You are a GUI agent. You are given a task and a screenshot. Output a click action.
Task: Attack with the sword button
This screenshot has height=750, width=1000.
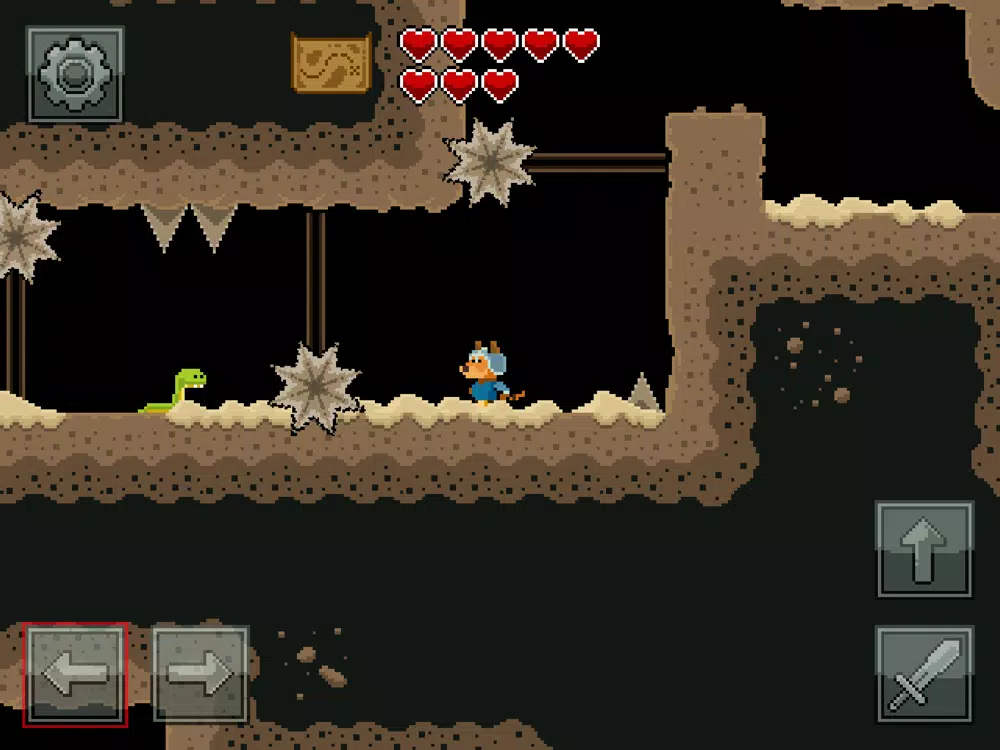coord(924,673)
